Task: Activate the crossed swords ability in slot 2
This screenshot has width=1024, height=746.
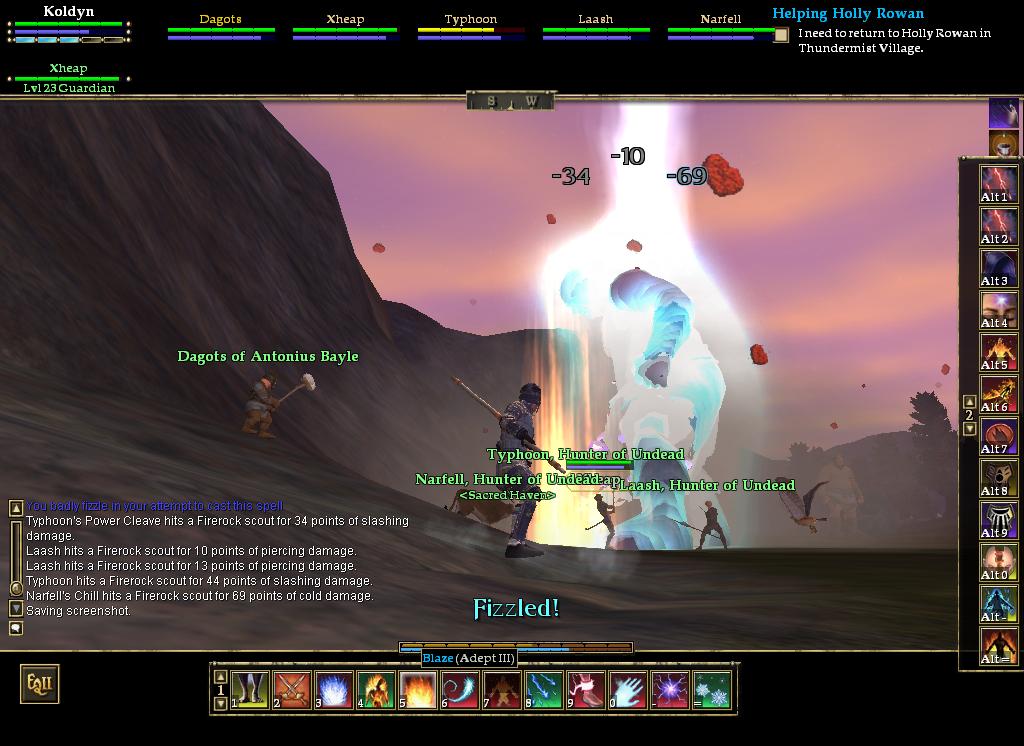Action: (291, 690)
